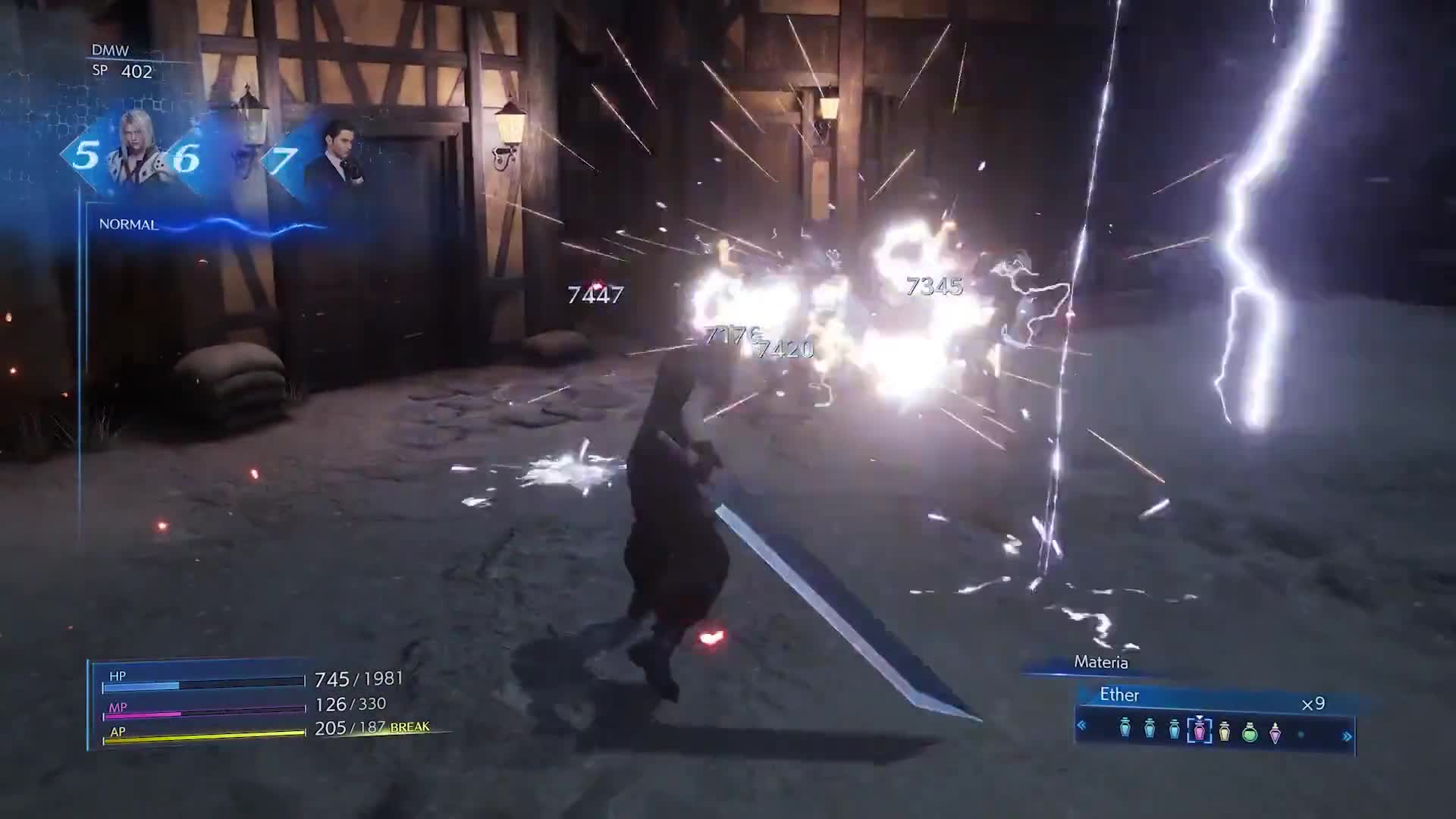Select the yellow bottle icon beside the Ether

[1225, 730]
